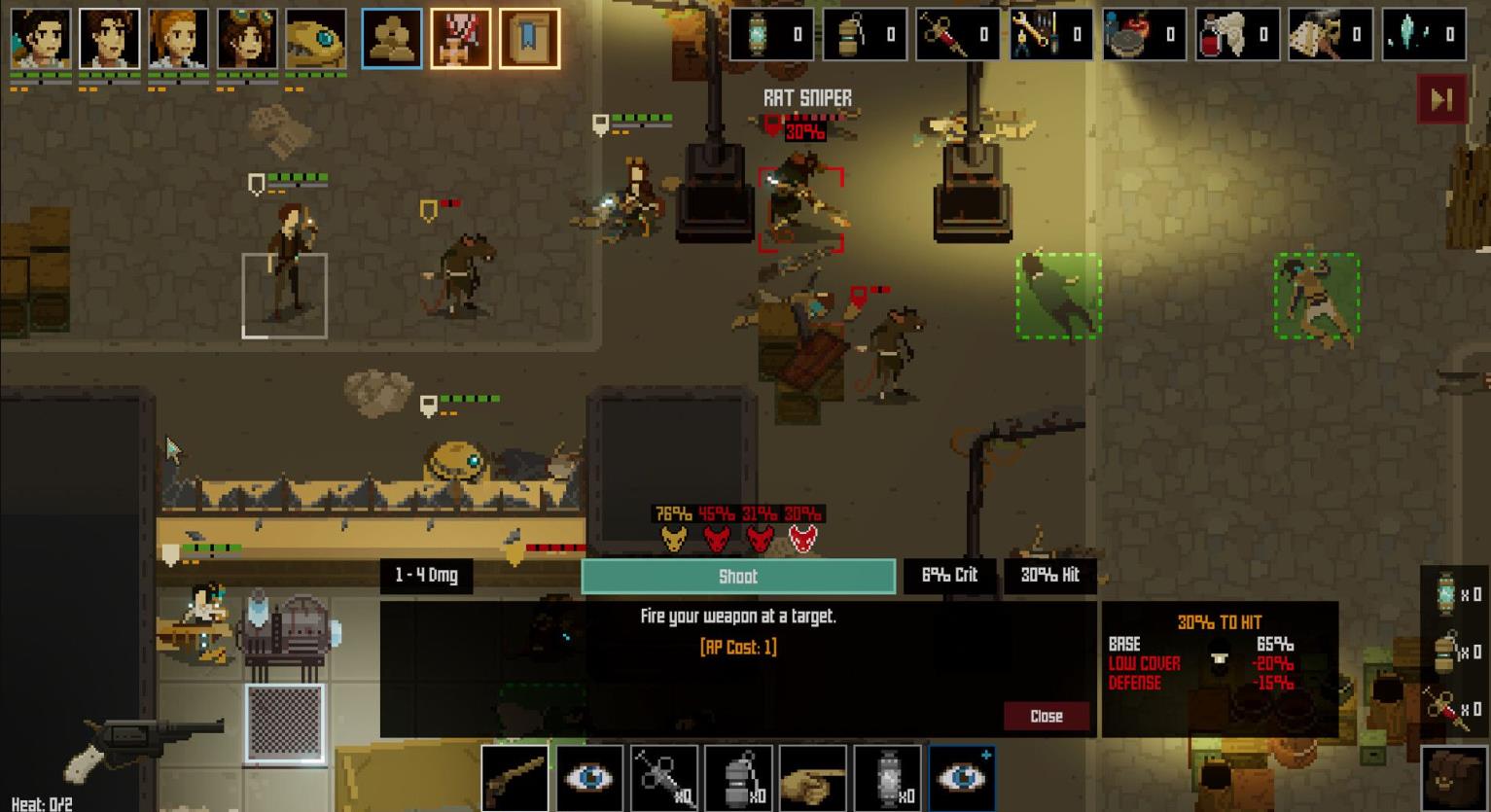Select the lantern ability in the hotbar

pos(887,778)
